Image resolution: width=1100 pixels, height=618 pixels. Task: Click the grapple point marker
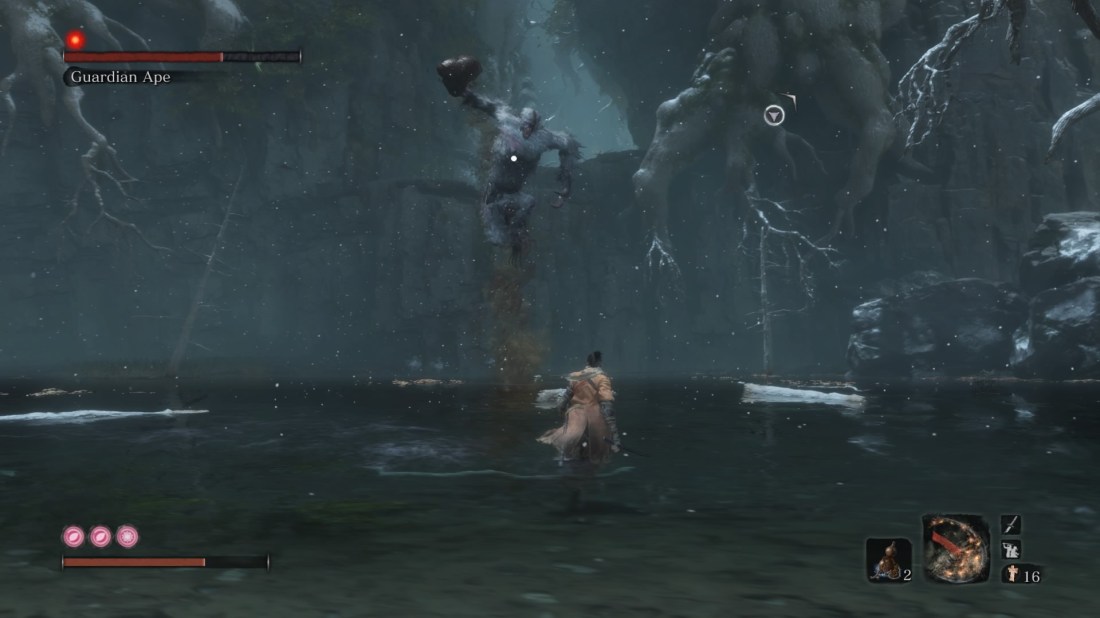[x=774, y=116]
